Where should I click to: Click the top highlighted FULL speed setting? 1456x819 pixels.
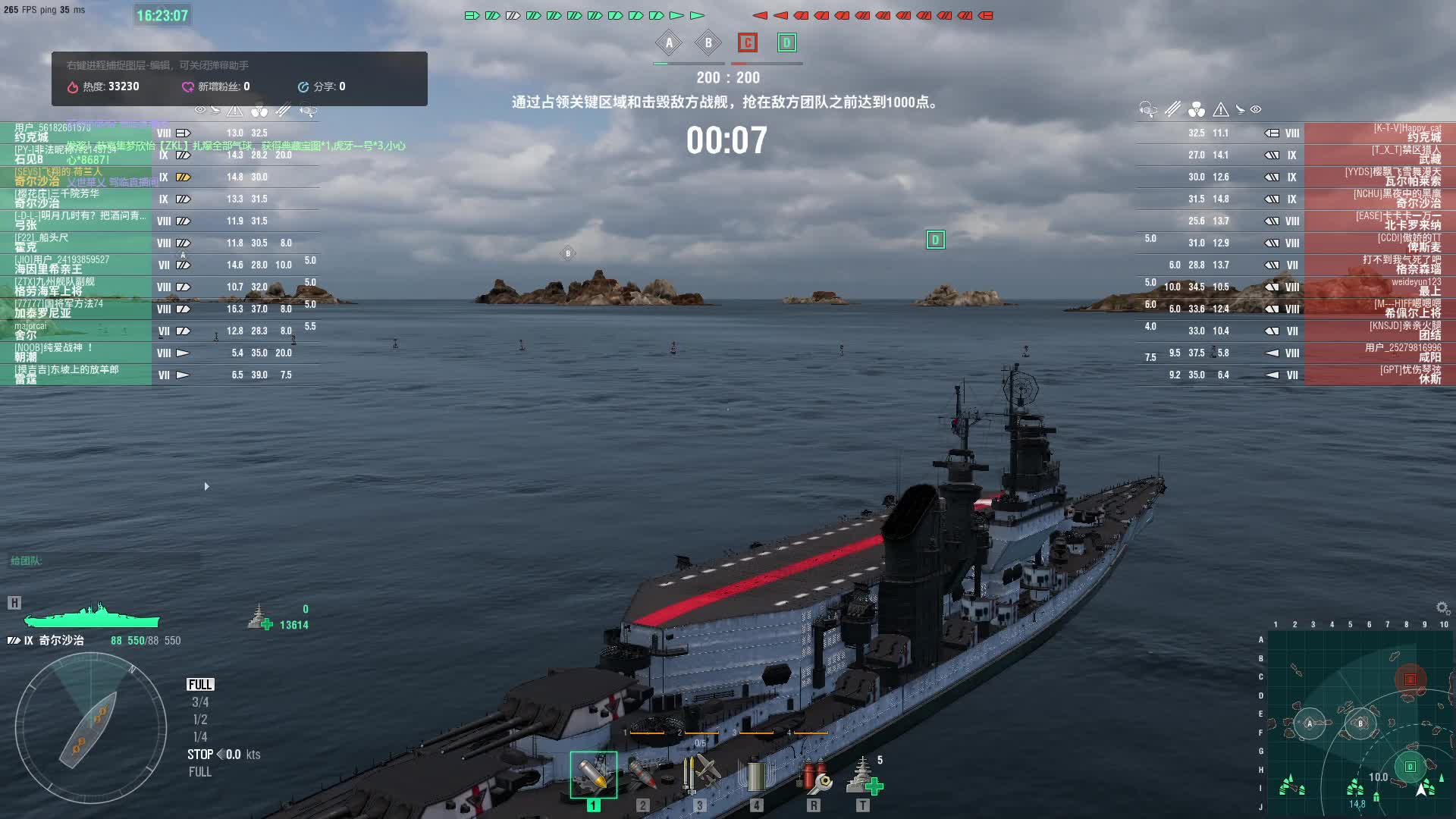point(200,685)
